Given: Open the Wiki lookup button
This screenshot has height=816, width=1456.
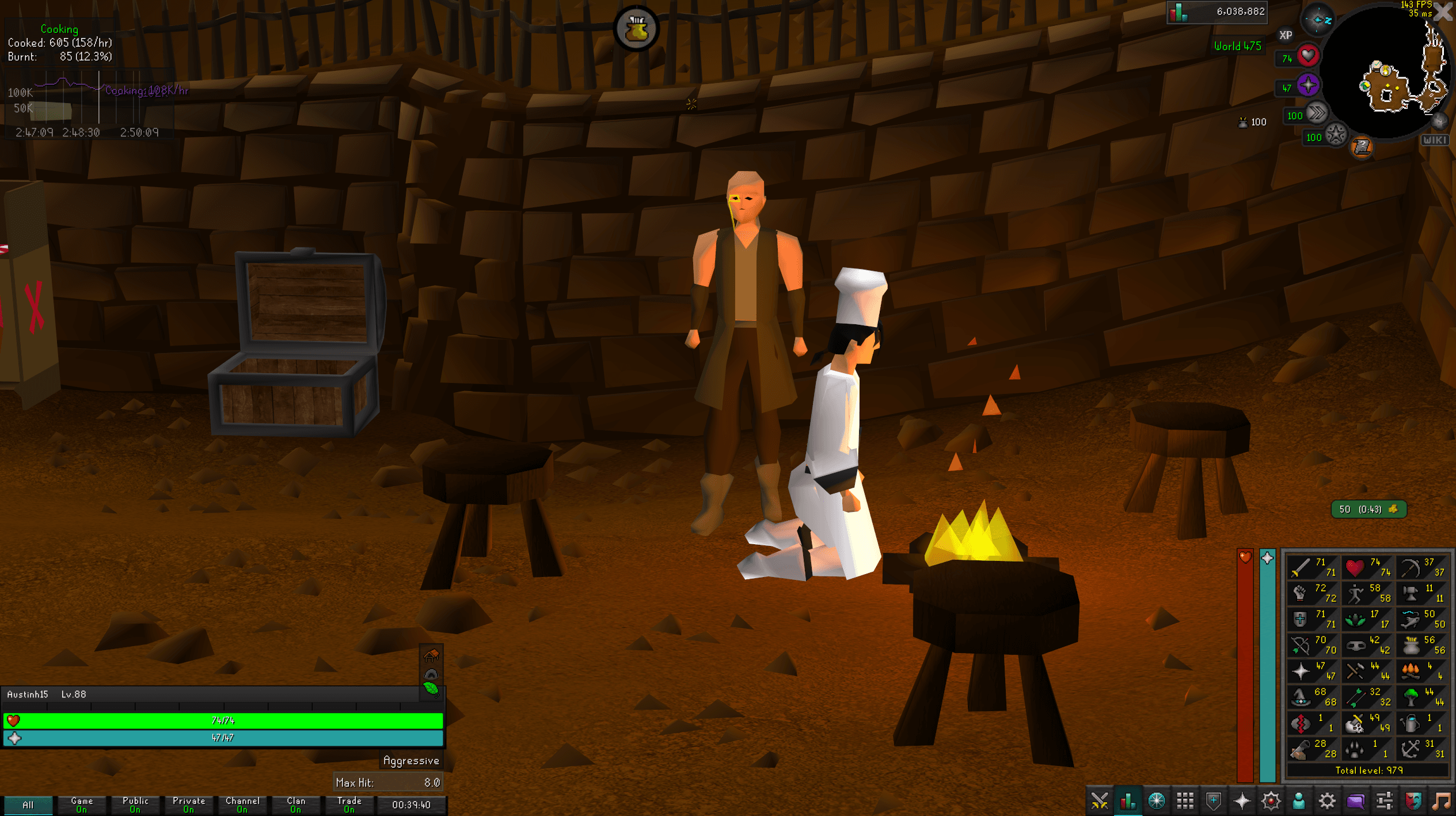Looking at the screenshot, I should [1434, 140].
